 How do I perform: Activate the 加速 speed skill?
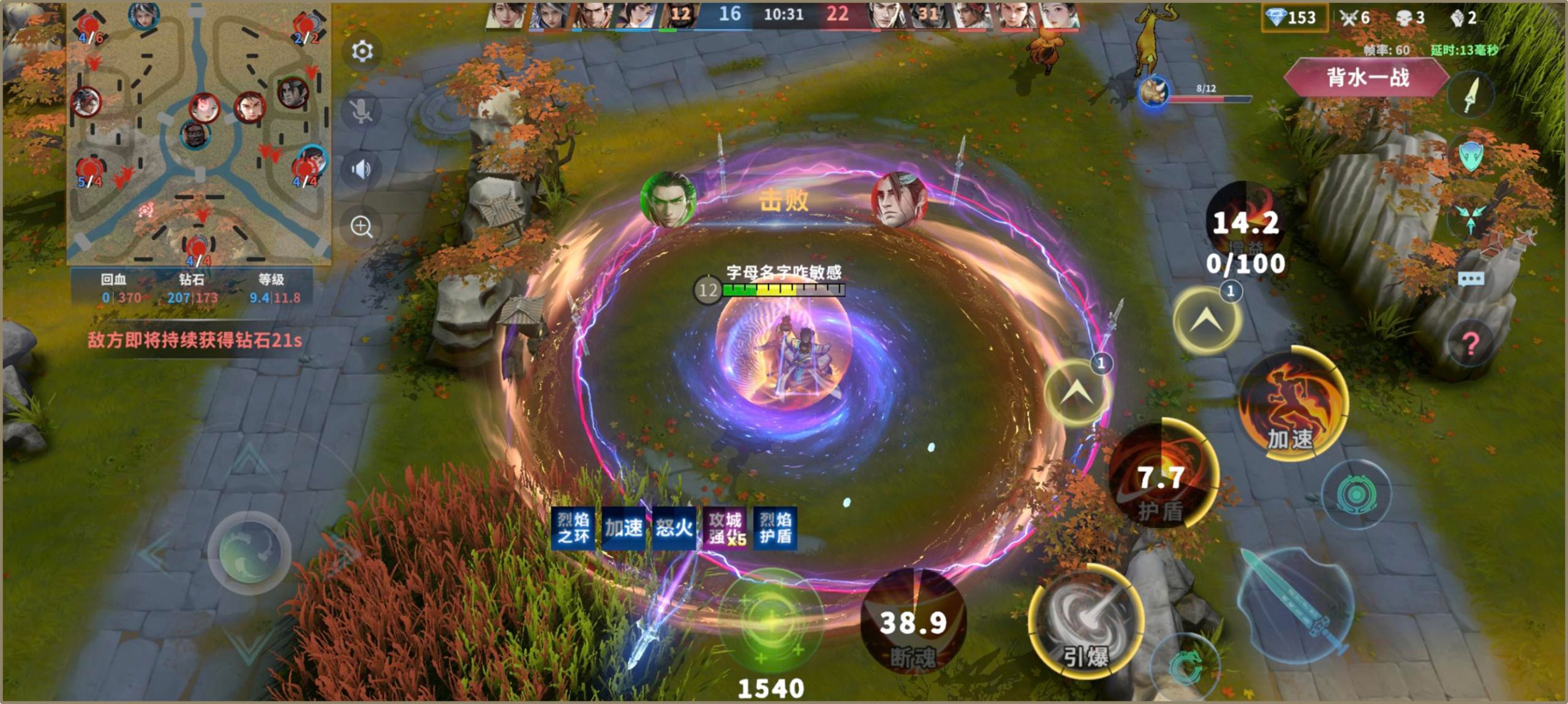[x=1292, y=405]
